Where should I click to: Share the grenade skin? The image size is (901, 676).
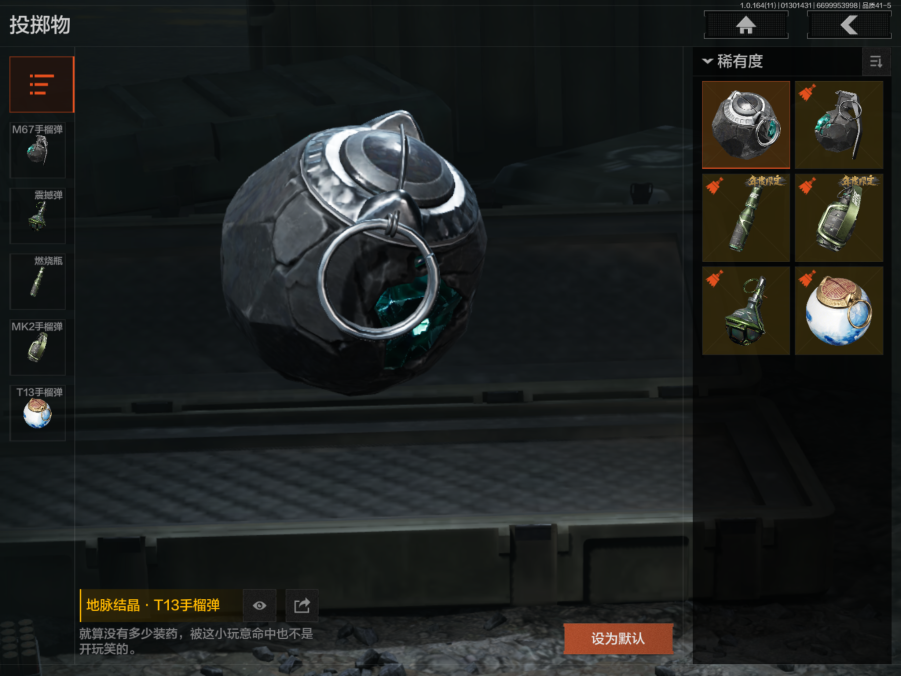(301, 605)
